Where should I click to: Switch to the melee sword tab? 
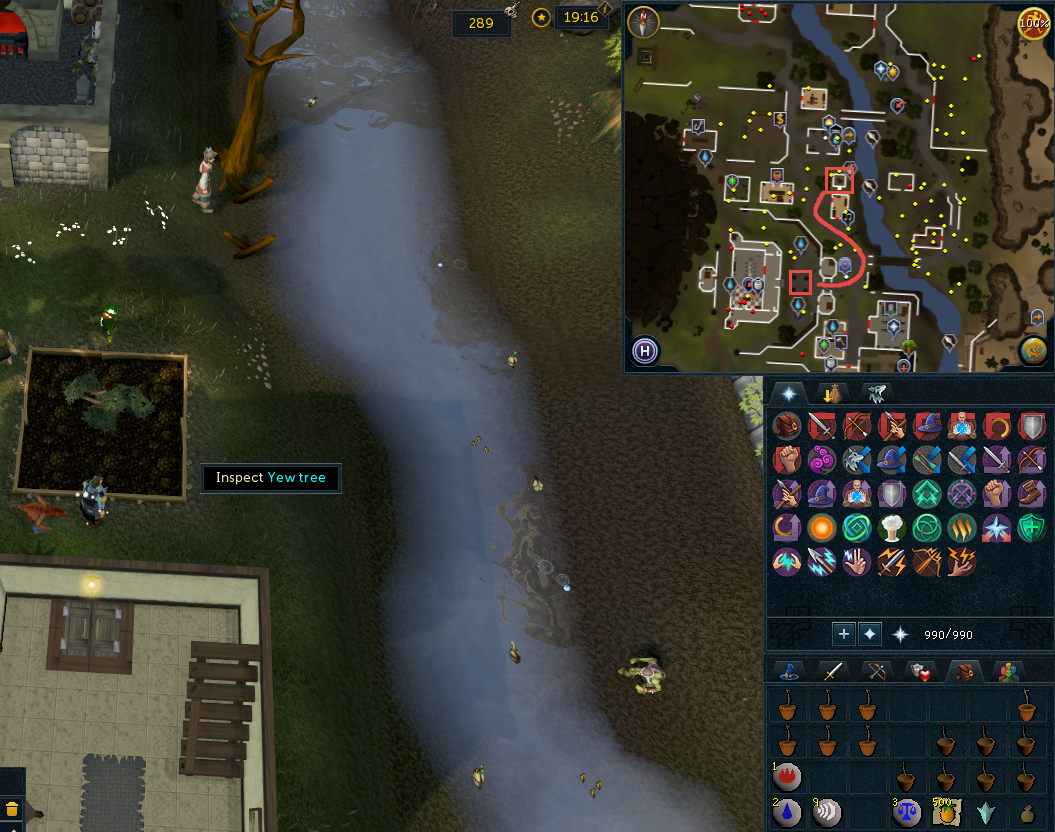[829, 671]
